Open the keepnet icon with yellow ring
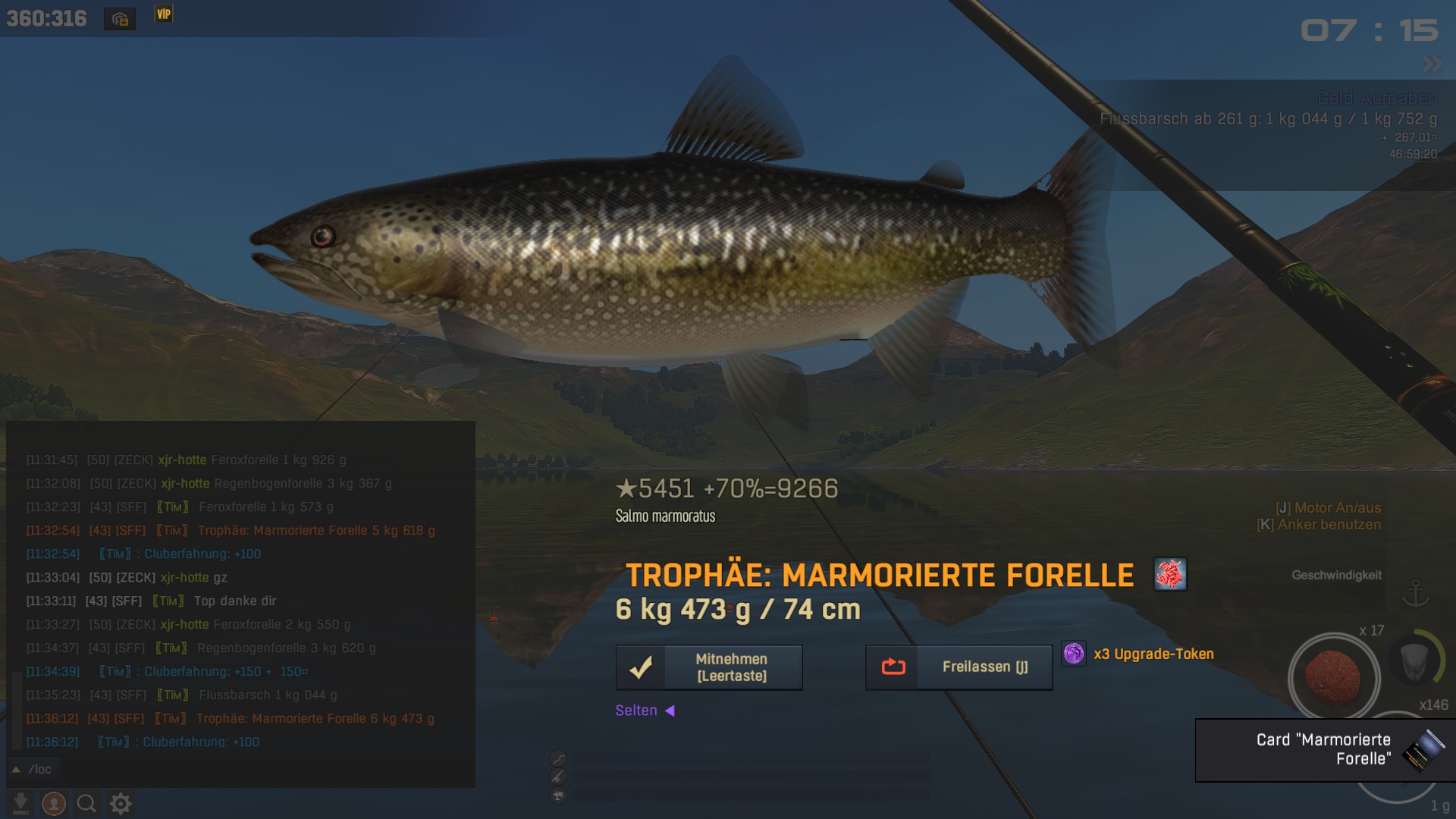 [1415, 661]
